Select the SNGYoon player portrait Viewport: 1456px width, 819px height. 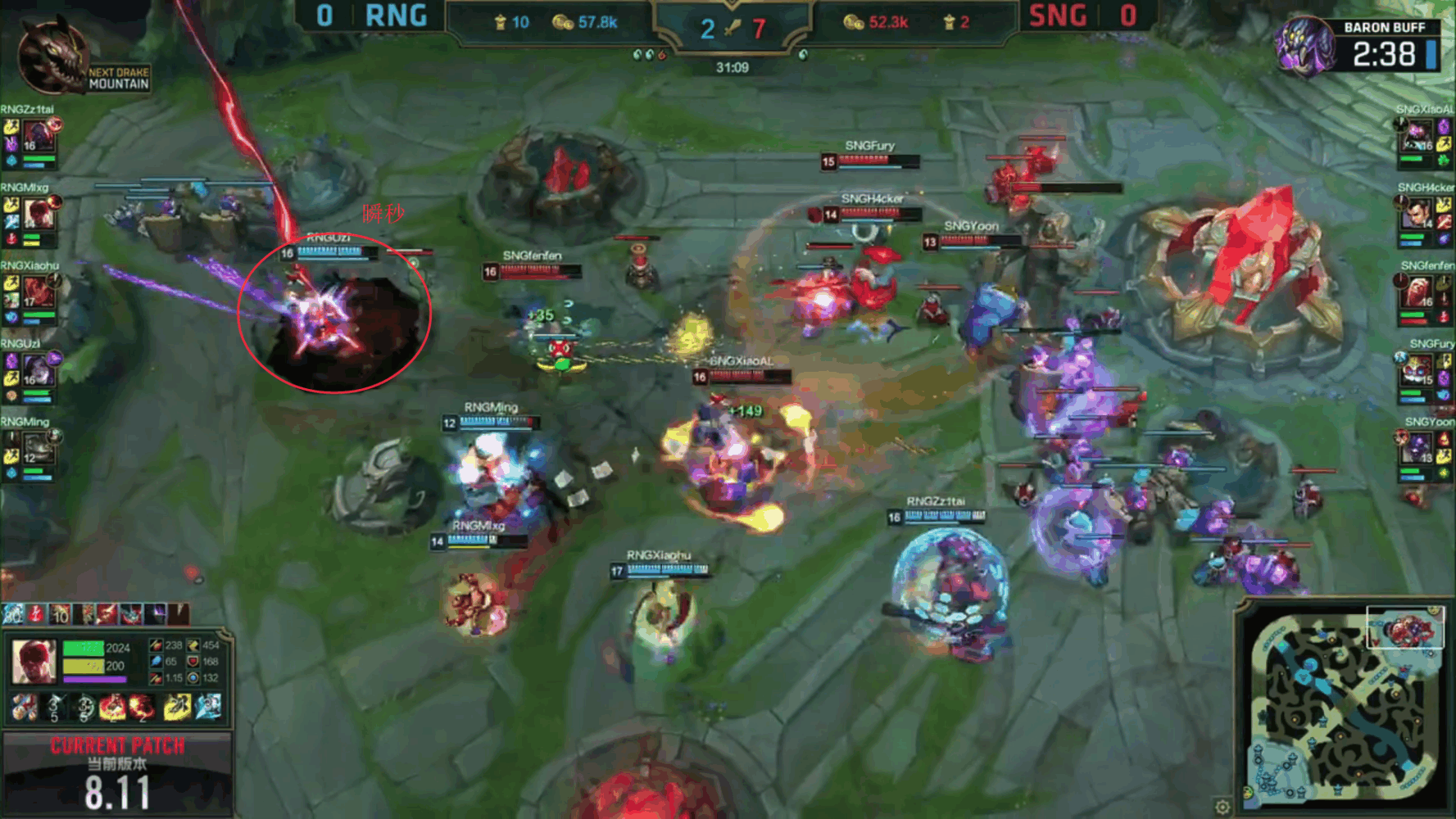[x=1418, y=448]
